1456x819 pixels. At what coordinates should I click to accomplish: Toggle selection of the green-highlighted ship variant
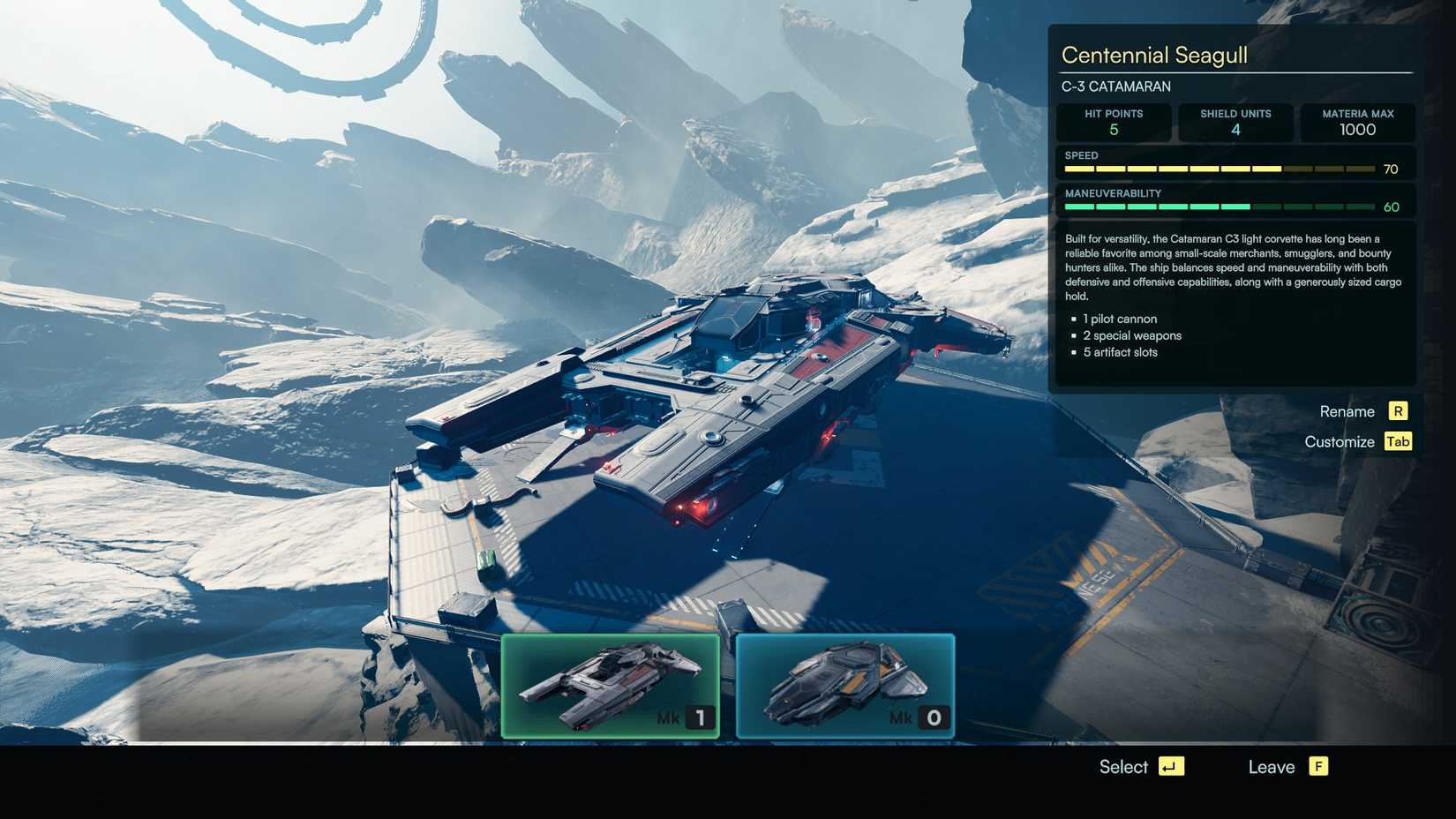click(612, 684)
